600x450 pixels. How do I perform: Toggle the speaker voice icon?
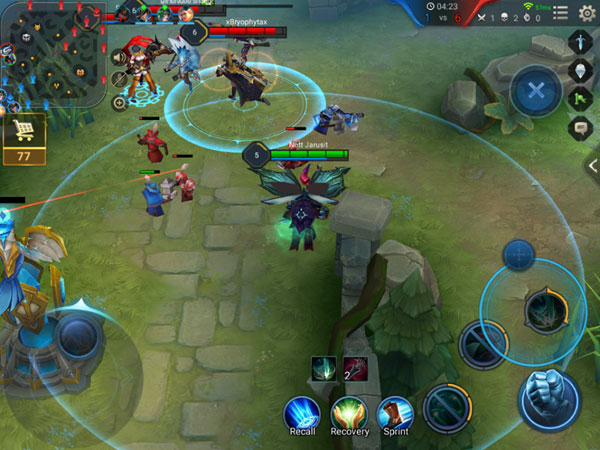(119, 56)
